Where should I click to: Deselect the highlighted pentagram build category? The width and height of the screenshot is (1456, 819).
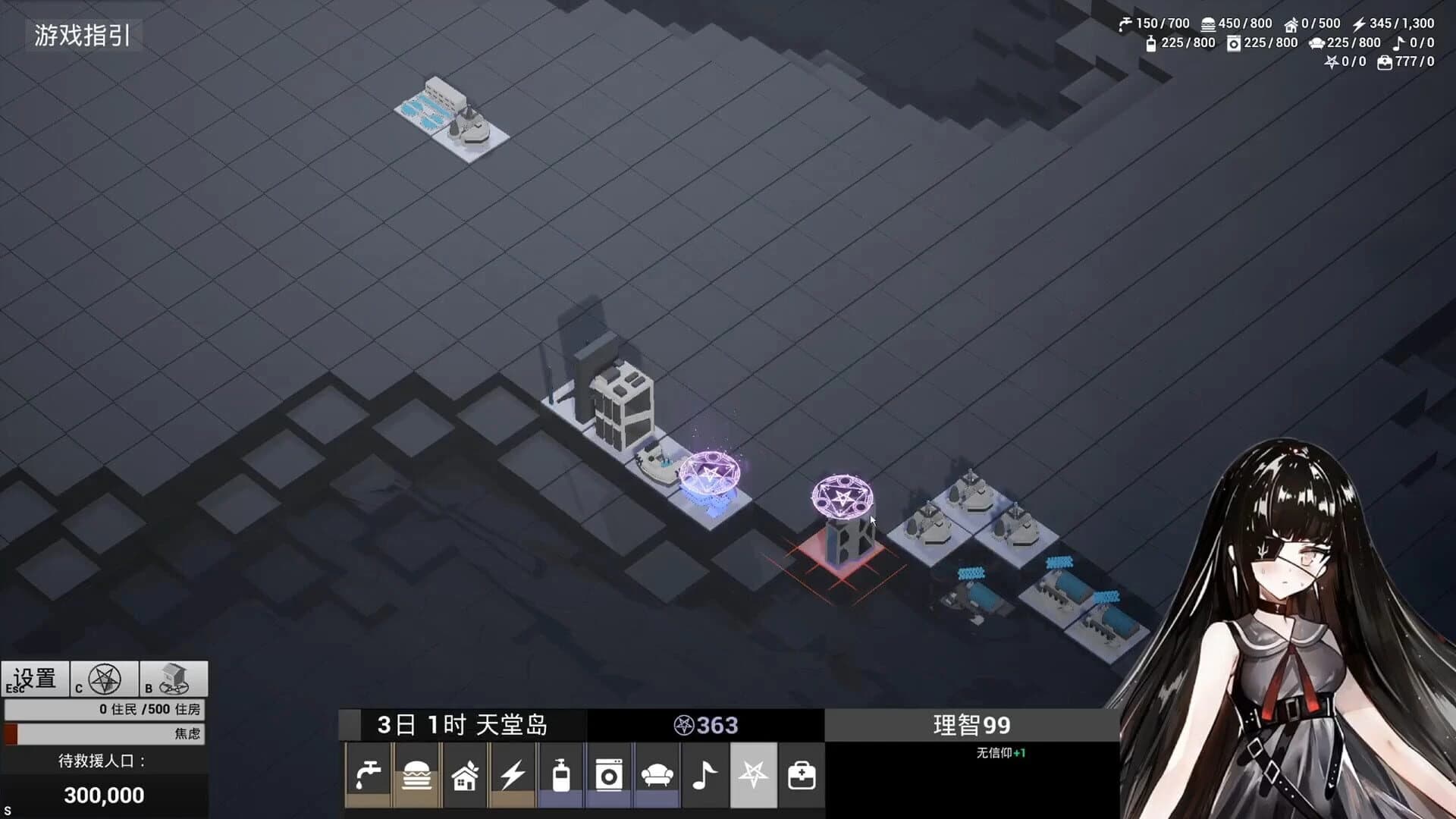754,775
